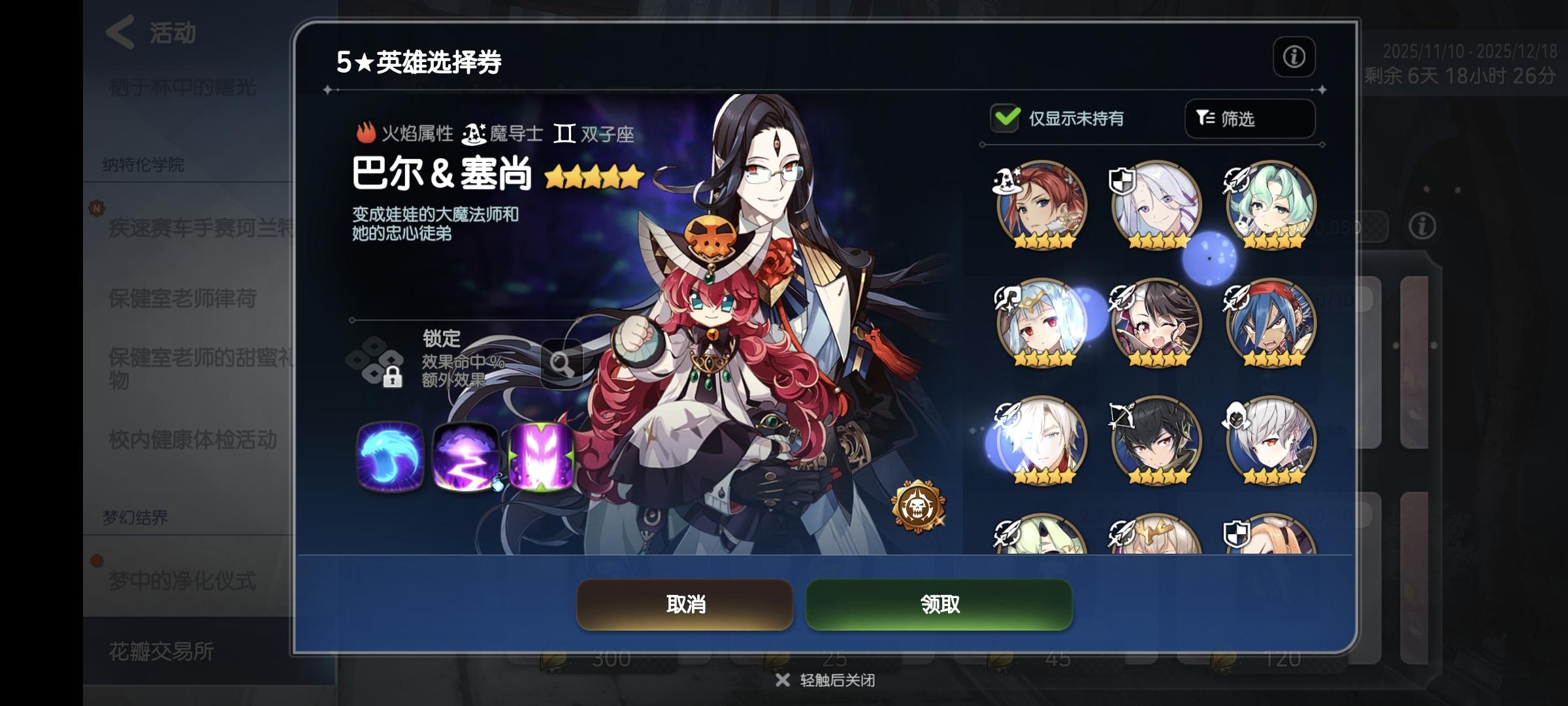This screenshot has width=1568, height=706.
Task: Click the mage class (魔导士) icon
Action: 474,132
